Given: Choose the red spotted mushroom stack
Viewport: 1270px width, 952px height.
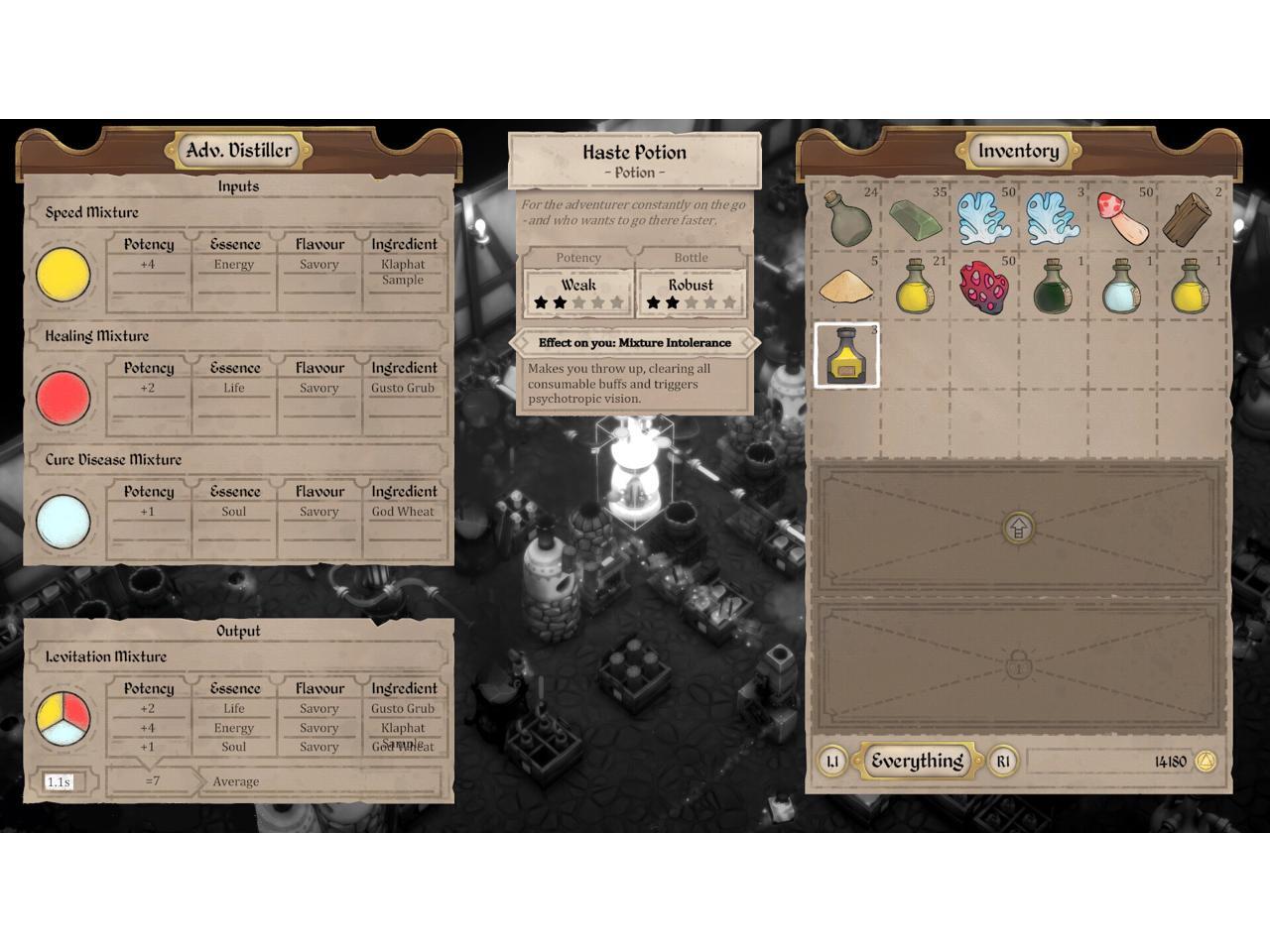Looking at the screenshot, I should point(1122,217).
